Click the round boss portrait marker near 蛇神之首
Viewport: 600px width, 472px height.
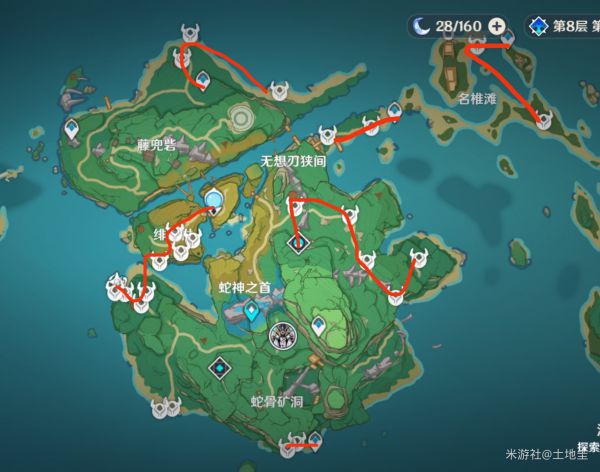pos(284,336)
